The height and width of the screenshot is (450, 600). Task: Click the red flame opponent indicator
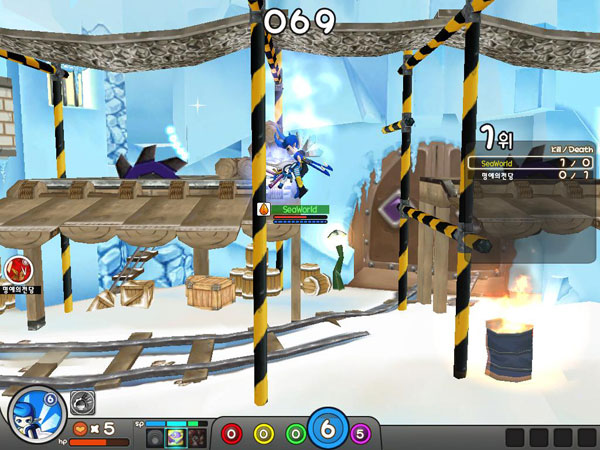pyautogui.click(x=17, y=268)
